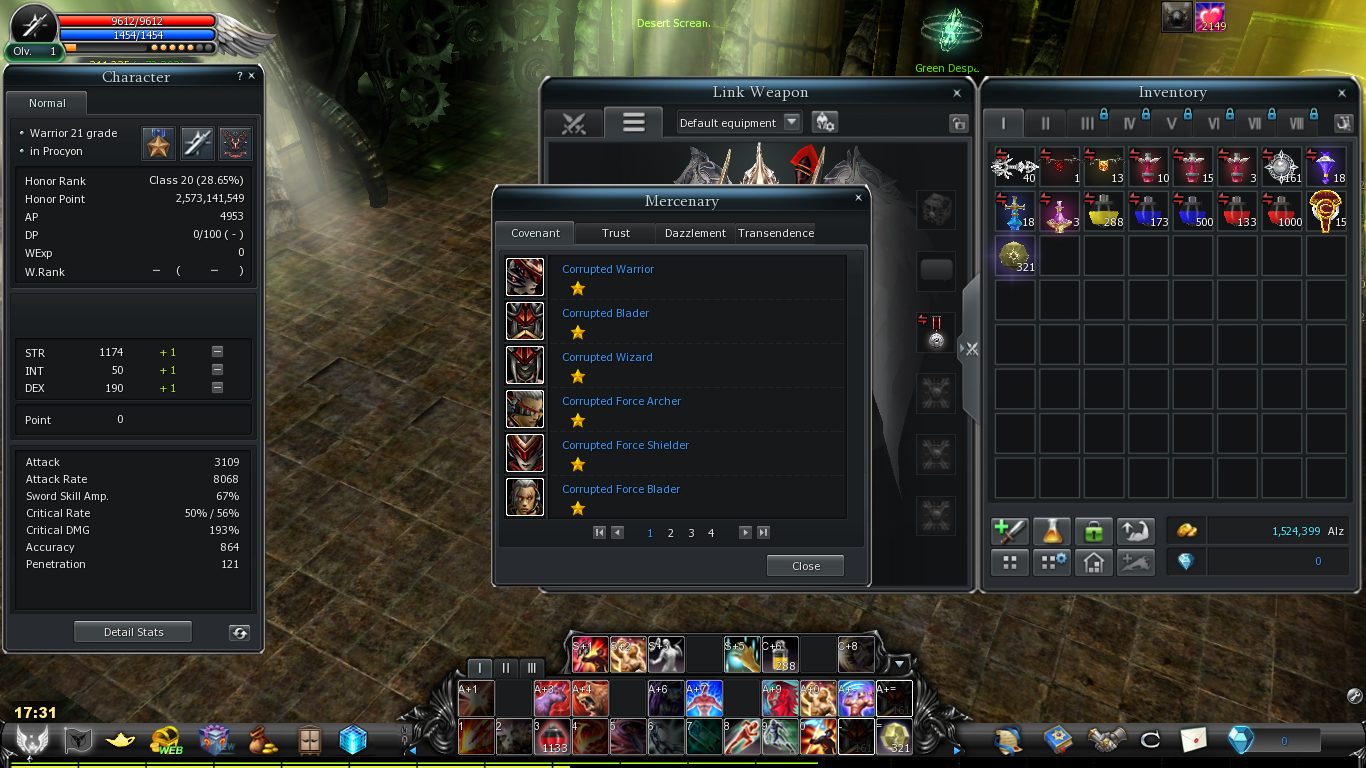Screen dimensions: 1366x768
Task: Close the Inventory window
Action: [1342, 93]
